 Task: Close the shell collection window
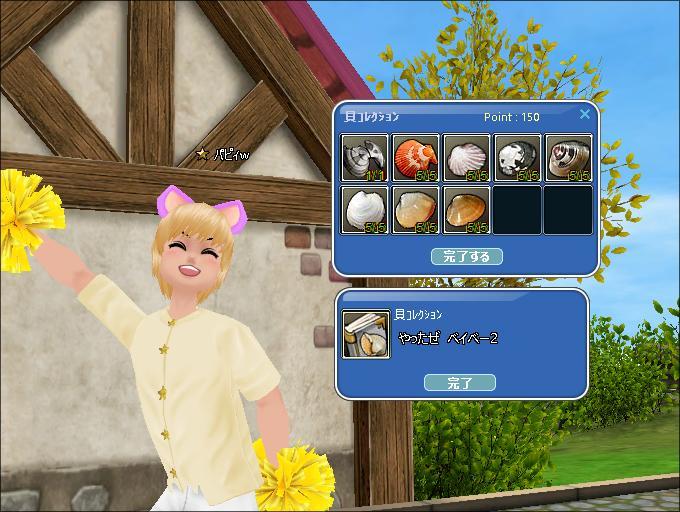[585, 115]
